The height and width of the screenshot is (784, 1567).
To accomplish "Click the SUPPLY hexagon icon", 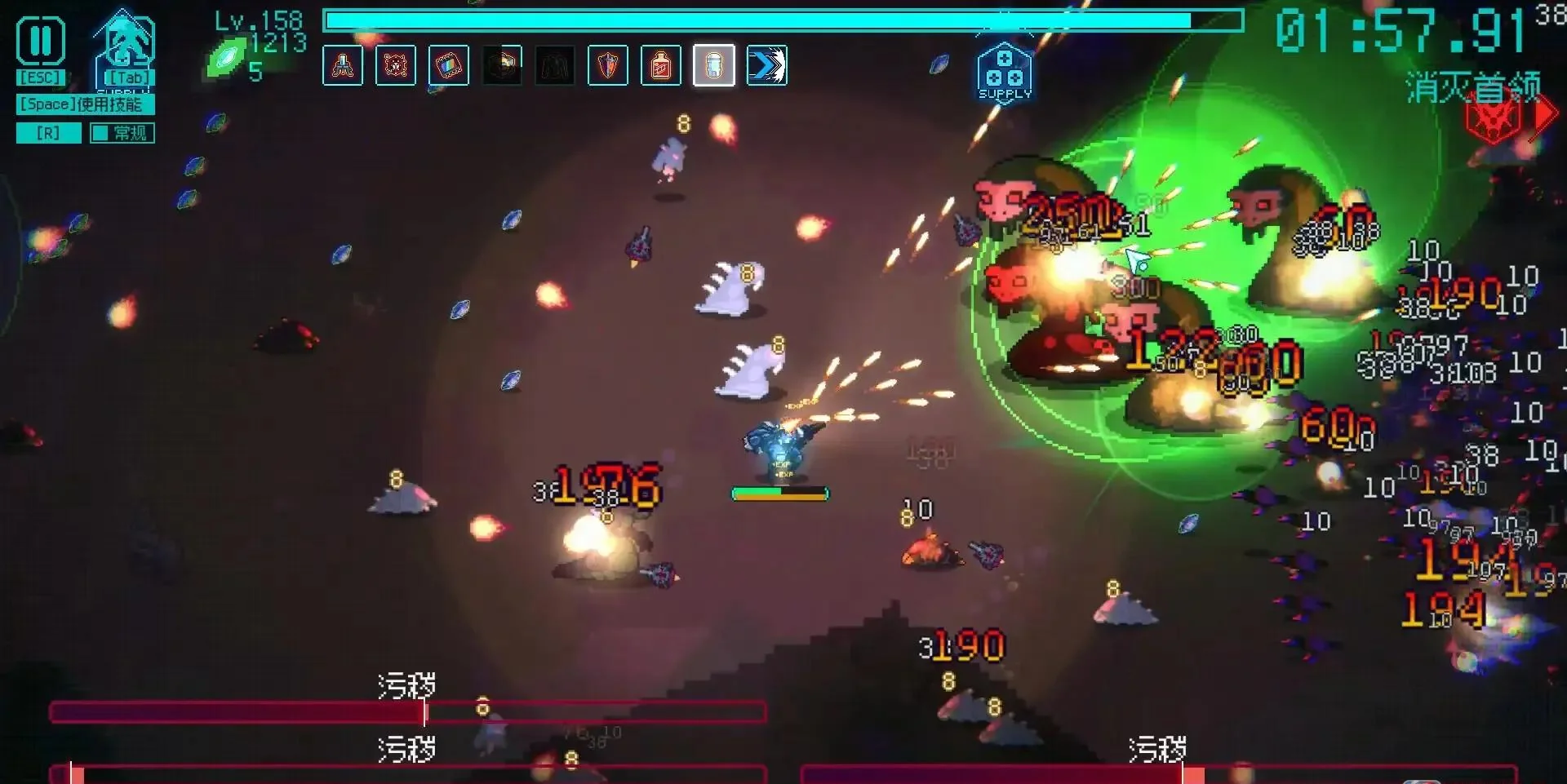I will click(x=1005, y=73).
